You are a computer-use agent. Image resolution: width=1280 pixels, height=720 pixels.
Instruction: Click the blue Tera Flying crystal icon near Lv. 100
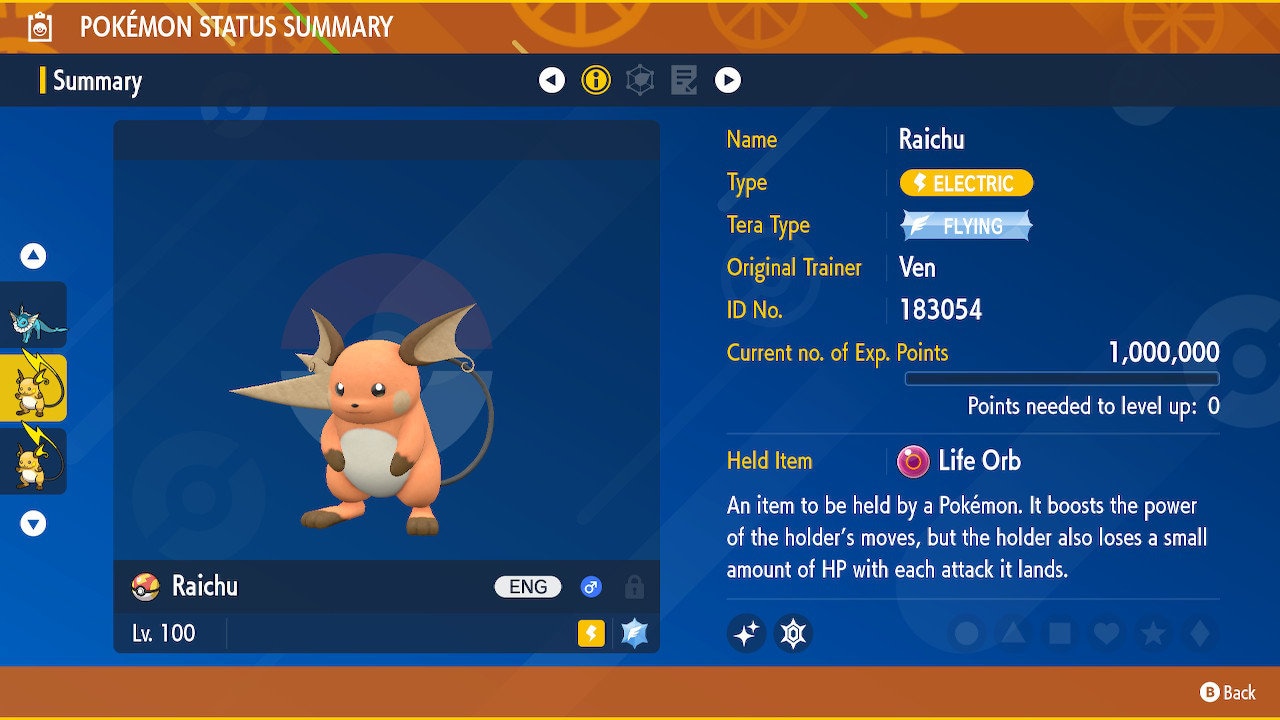coord(633,633)
